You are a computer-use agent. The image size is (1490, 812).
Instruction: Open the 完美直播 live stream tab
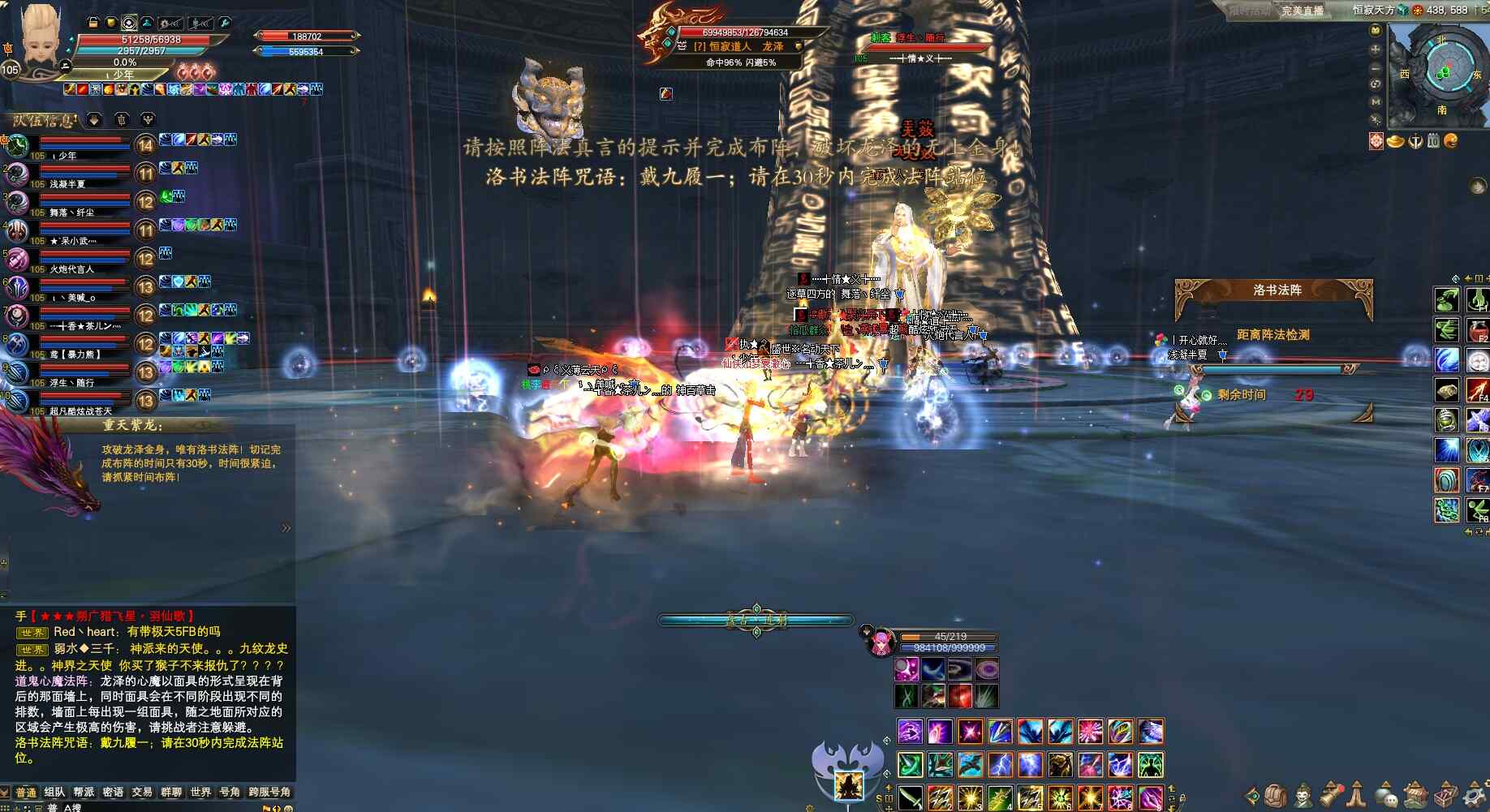pyautogui.click(x=1302, y=11)
